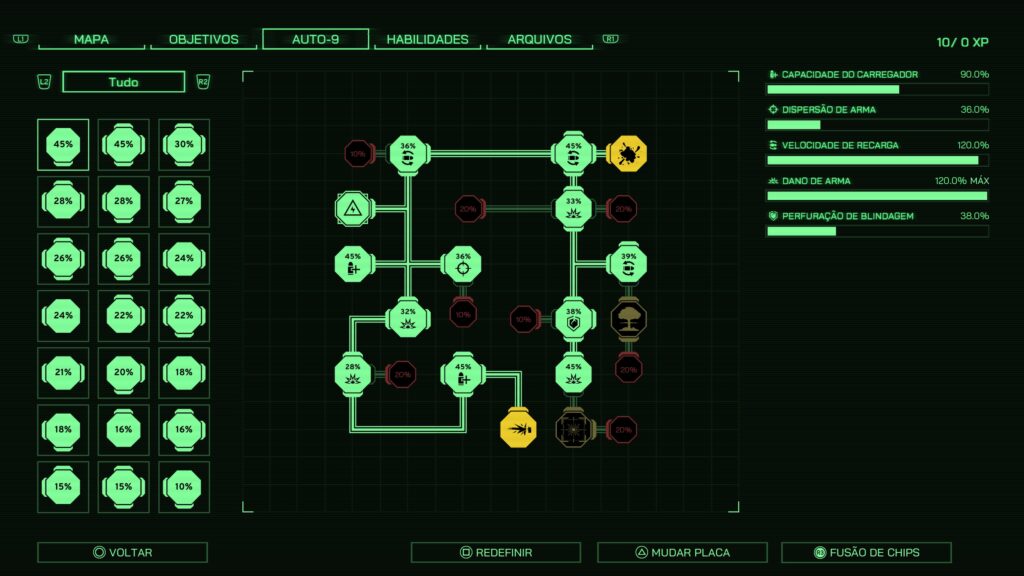Choose the 21% chip in the inventory
This screenshot has height=576, width=1024.
tap(63, 373)
